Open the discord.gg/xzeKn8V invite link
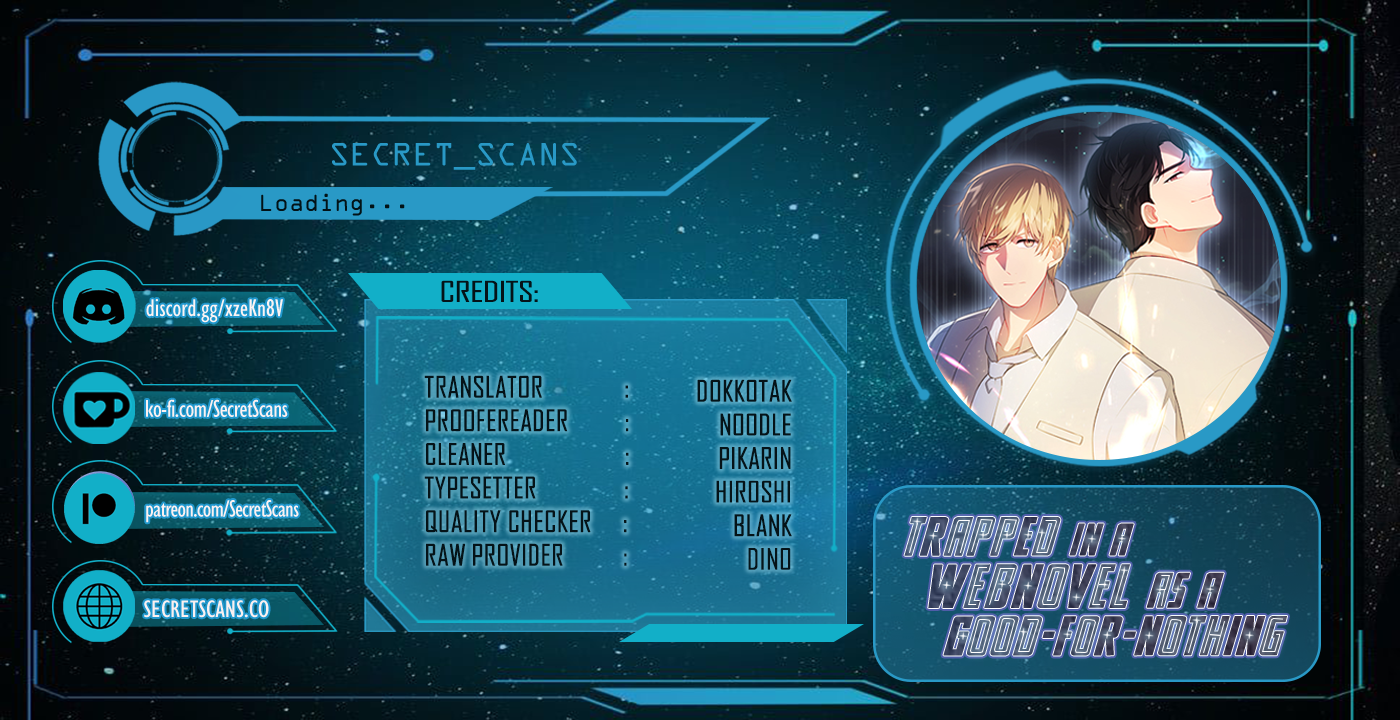Image resolution: width=1400 pixels, height=720 pixels. (215, 308)
